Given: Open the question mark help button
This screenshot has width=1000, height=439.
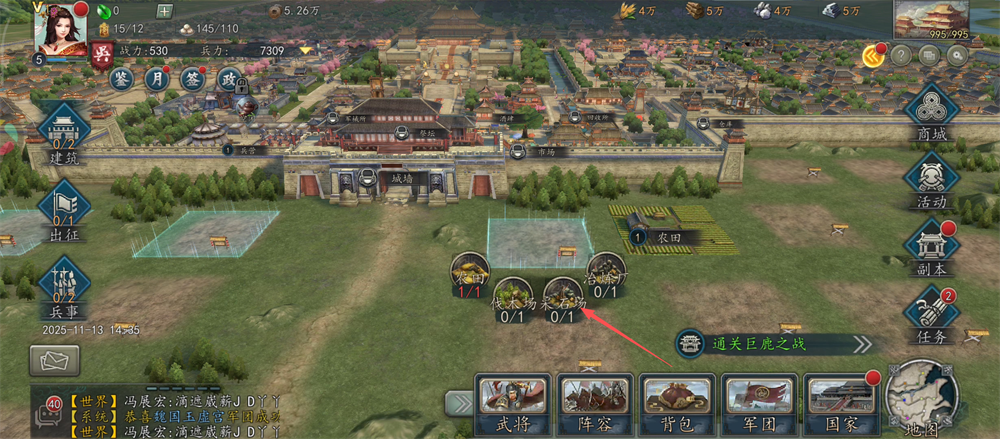Looking at the screenshot, I should 901,56.
